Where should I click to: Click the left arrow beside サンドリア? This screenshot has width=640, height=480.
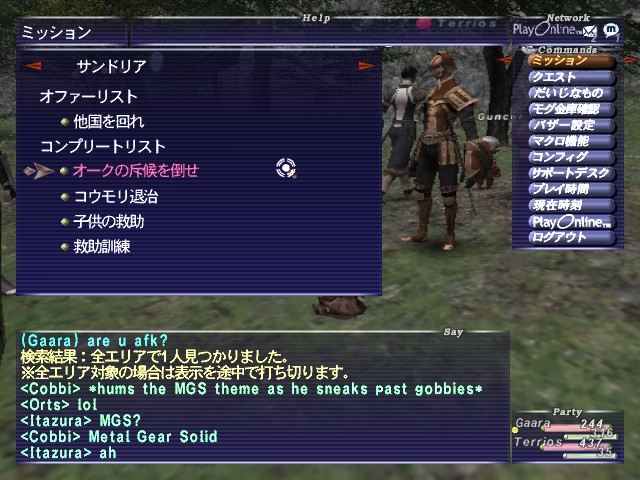point(33,67)
